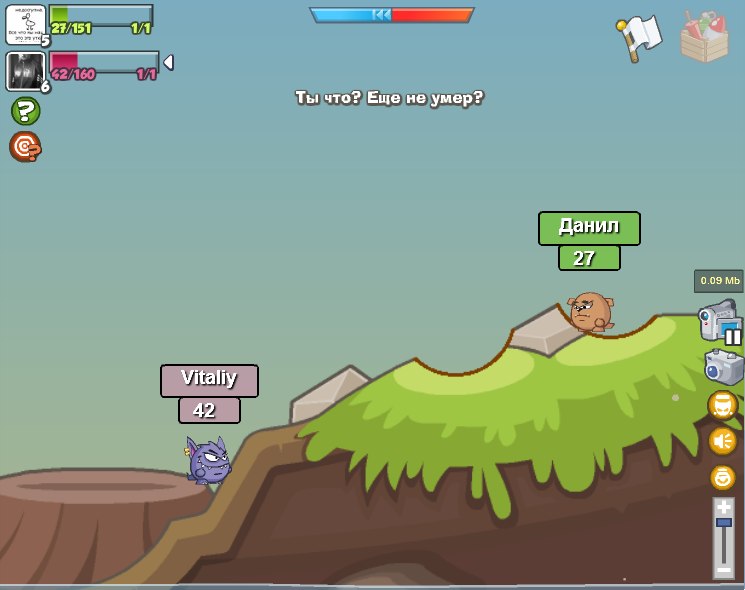Viewport: 745px width, 590px height.
Task: Click the orange button above the speaker
Action: click(722, 405)
